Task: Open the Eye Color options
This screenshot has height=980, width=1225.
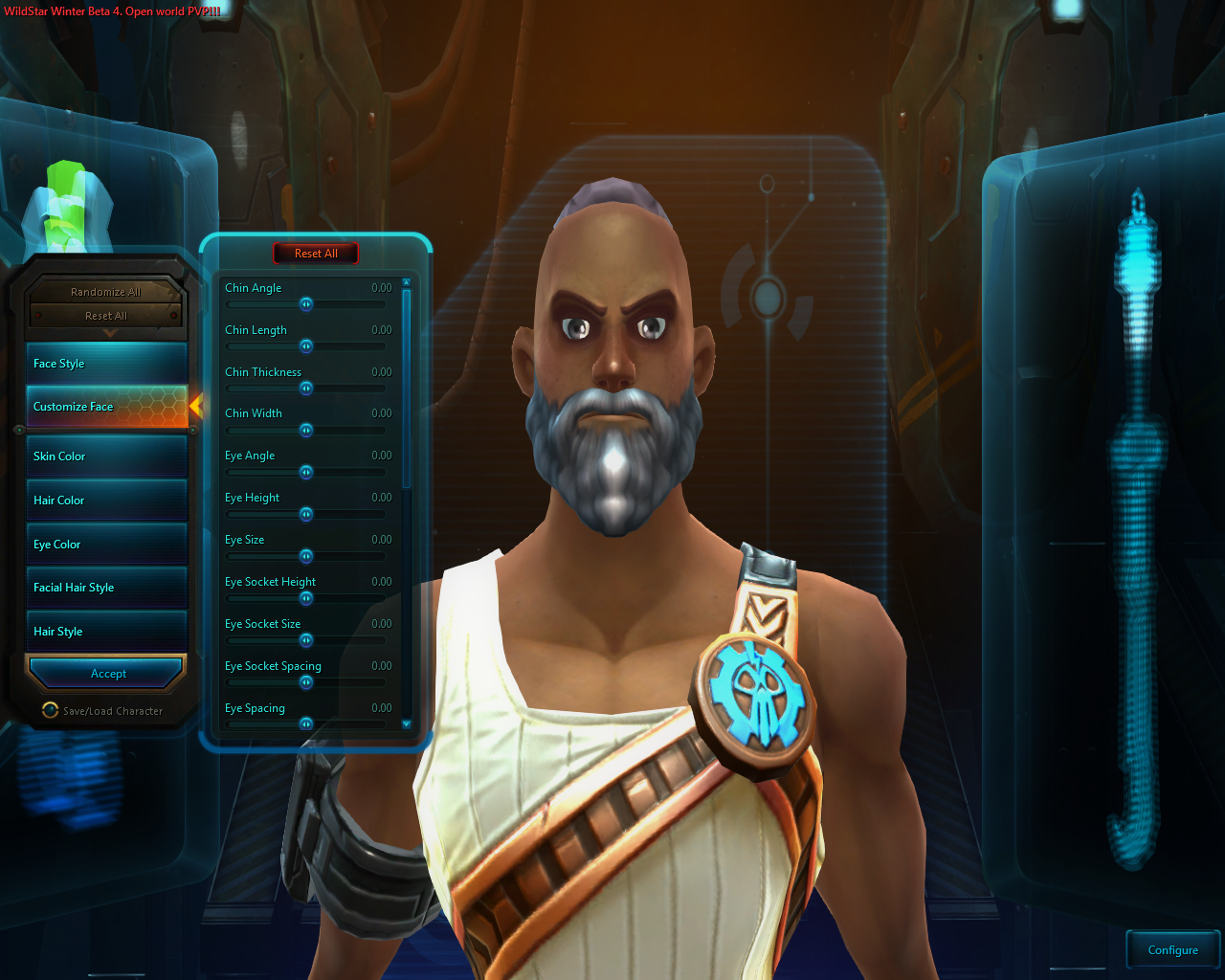Action: [x=105, y=544]
